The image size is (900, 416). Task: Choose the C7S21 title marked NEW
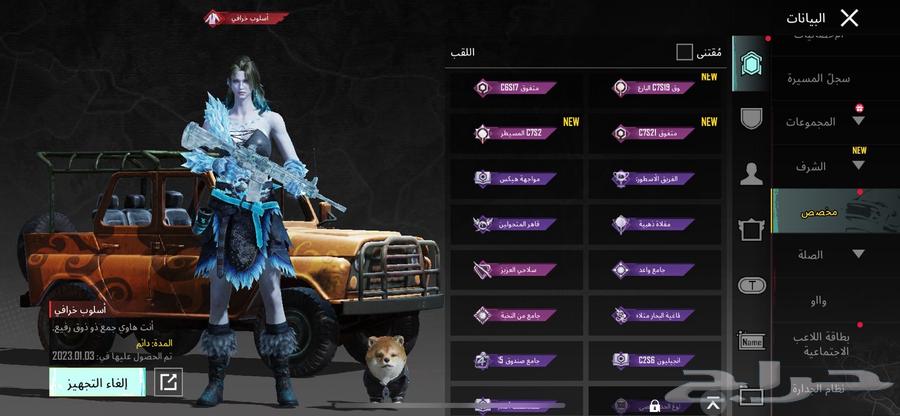(x=653, y=133)
